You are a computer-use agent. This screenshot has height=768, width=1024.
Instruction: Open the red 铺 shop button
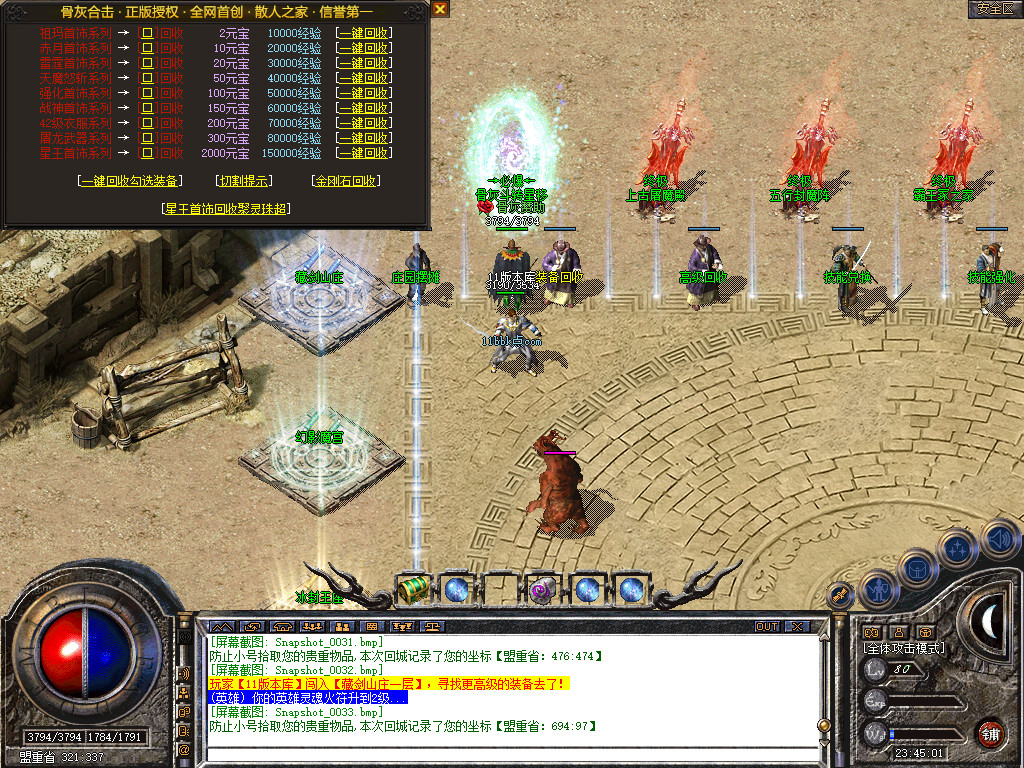[991, 733]
